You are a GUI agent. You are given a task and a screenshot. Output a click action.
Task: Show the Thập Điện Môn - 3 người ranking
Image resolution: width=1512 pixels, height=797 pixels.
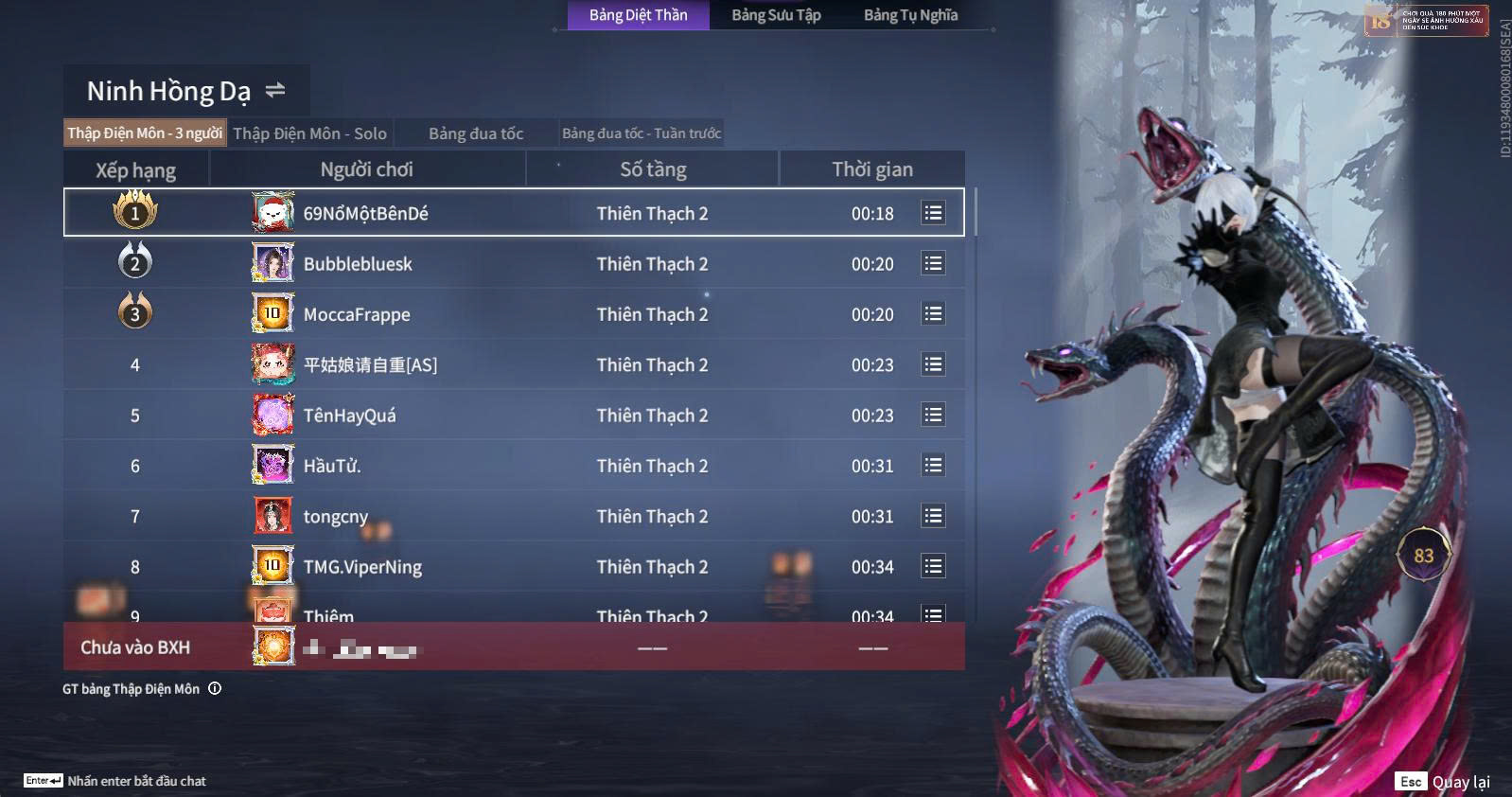[x=145, y=133]
